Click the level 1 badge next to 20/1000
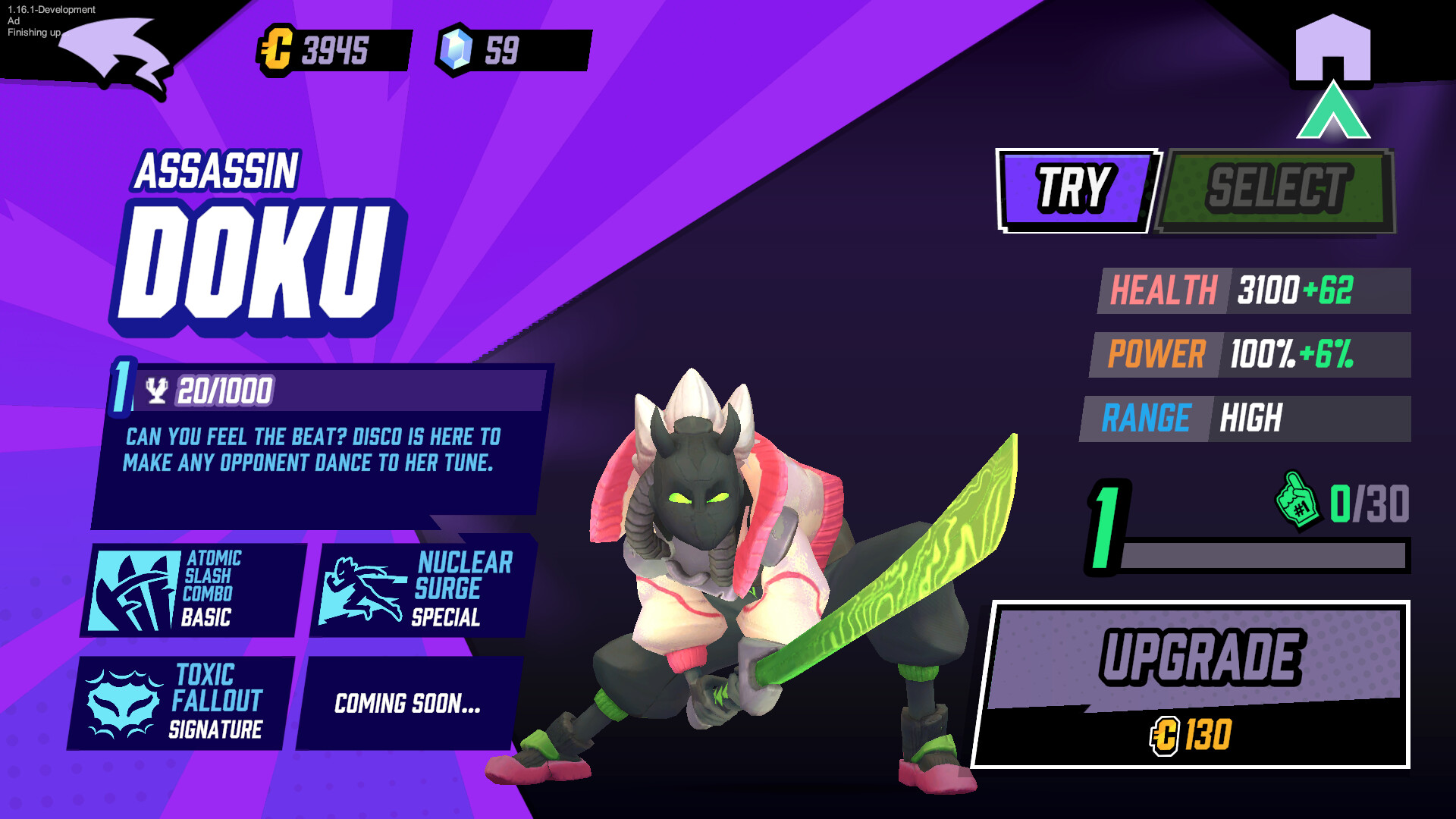This screenshot has width=1456, height=819. [121, 388]
